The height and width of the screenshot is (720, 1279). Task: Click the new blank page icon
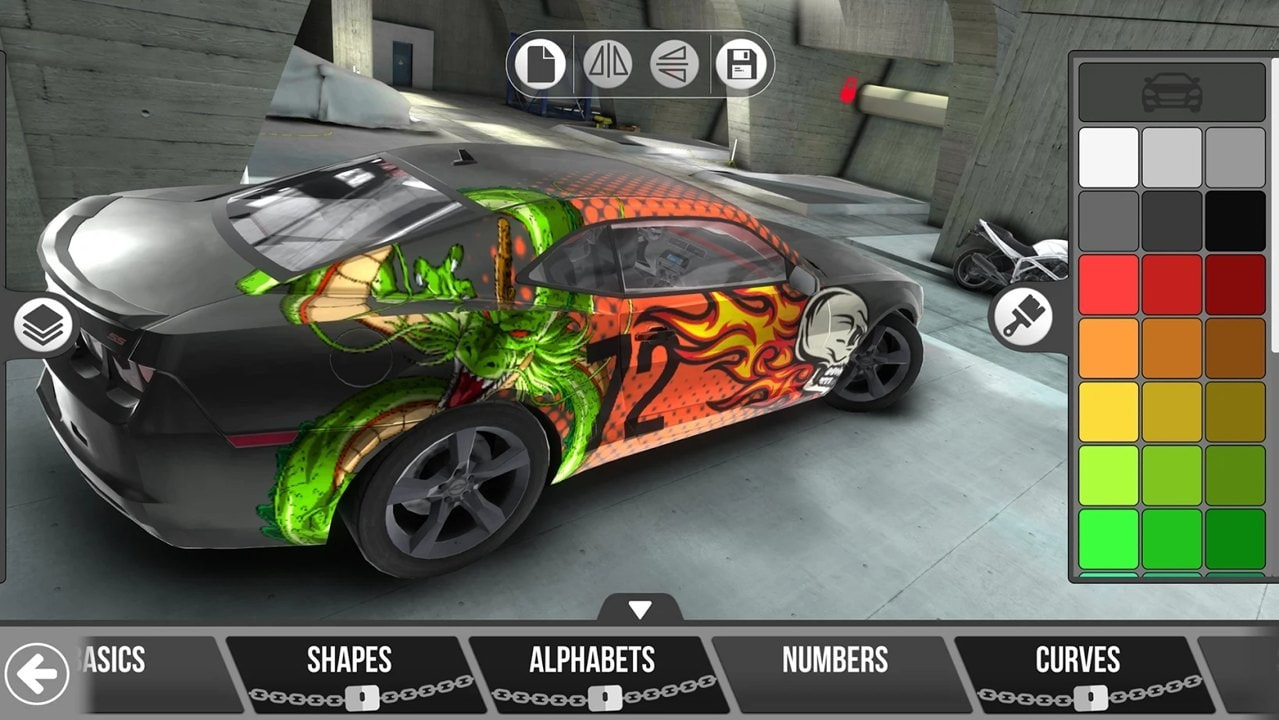coord(540,65)
